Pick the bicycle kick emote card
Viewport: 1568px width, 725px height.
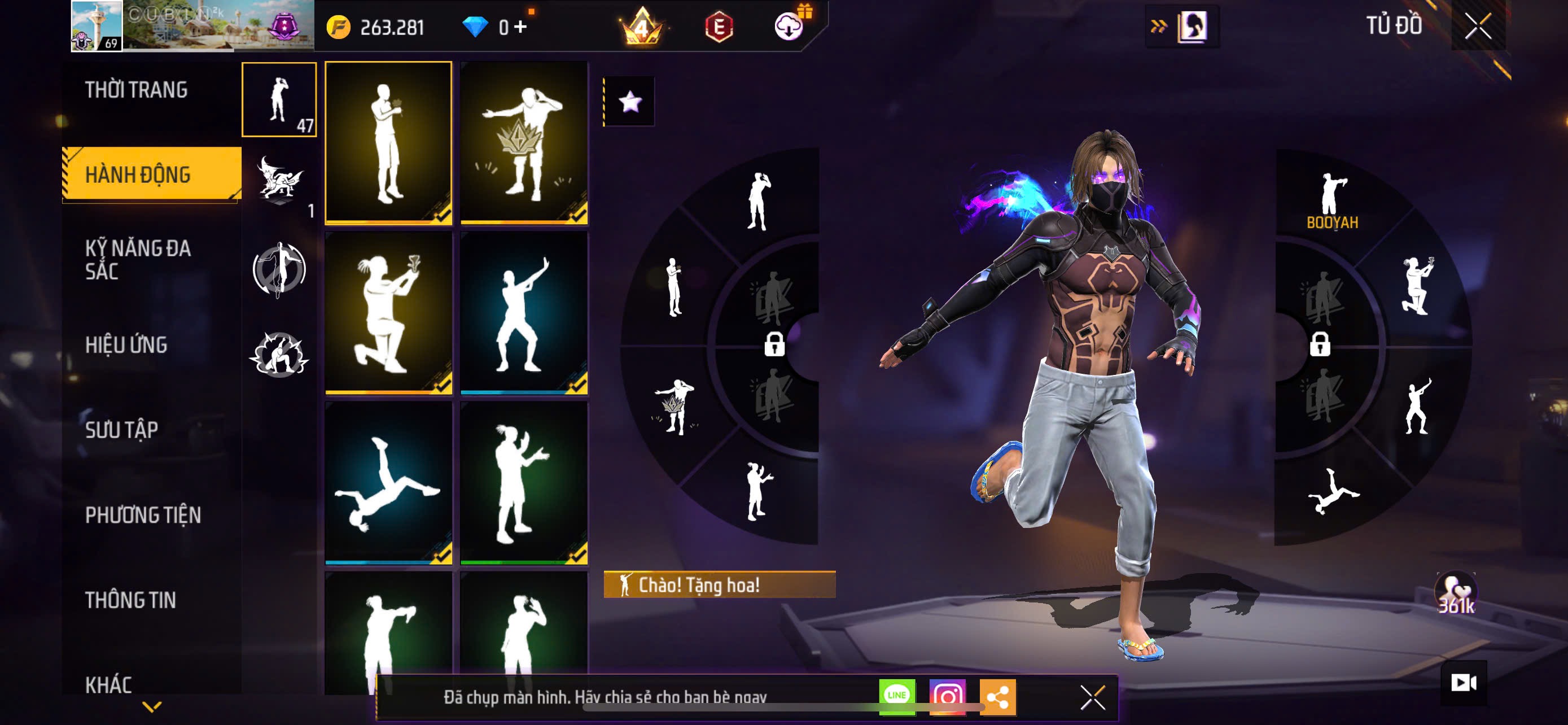click(388, 483)
